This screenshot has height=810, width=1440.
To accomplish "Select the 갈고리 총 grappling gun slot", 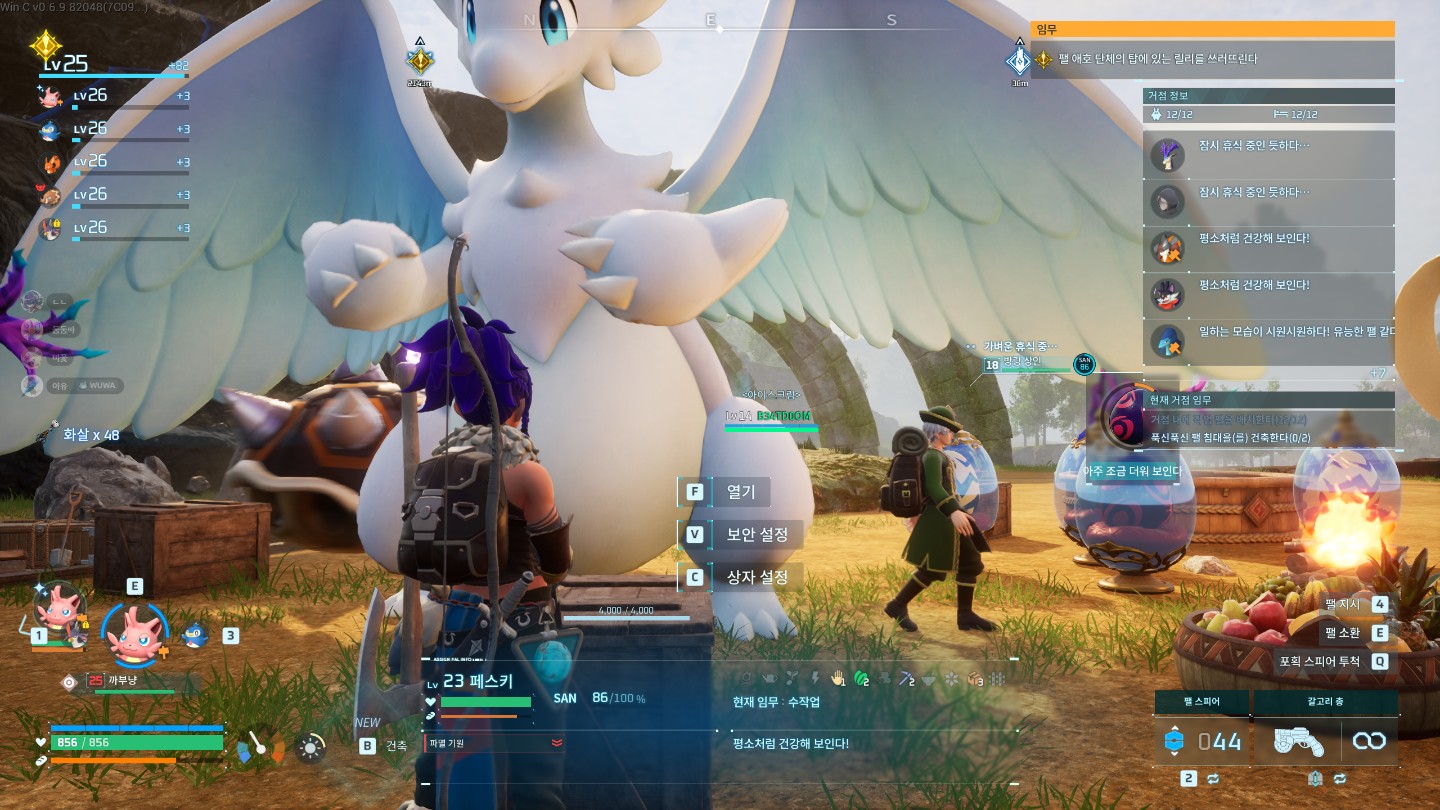I will pos(1326,741).
